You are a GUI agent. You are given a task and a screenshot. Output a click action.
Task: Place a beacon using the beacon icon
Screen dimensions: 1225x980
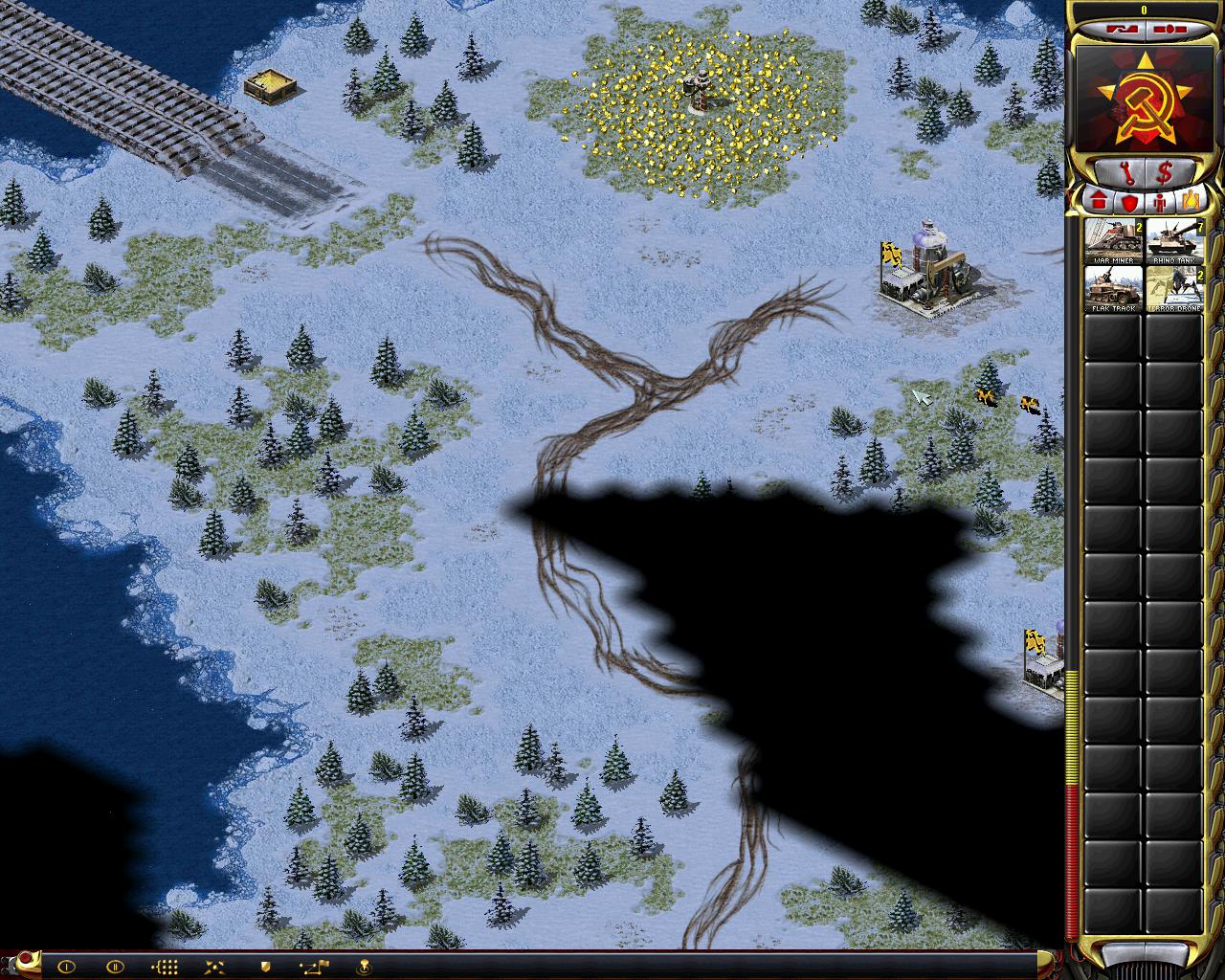point(365,967)
